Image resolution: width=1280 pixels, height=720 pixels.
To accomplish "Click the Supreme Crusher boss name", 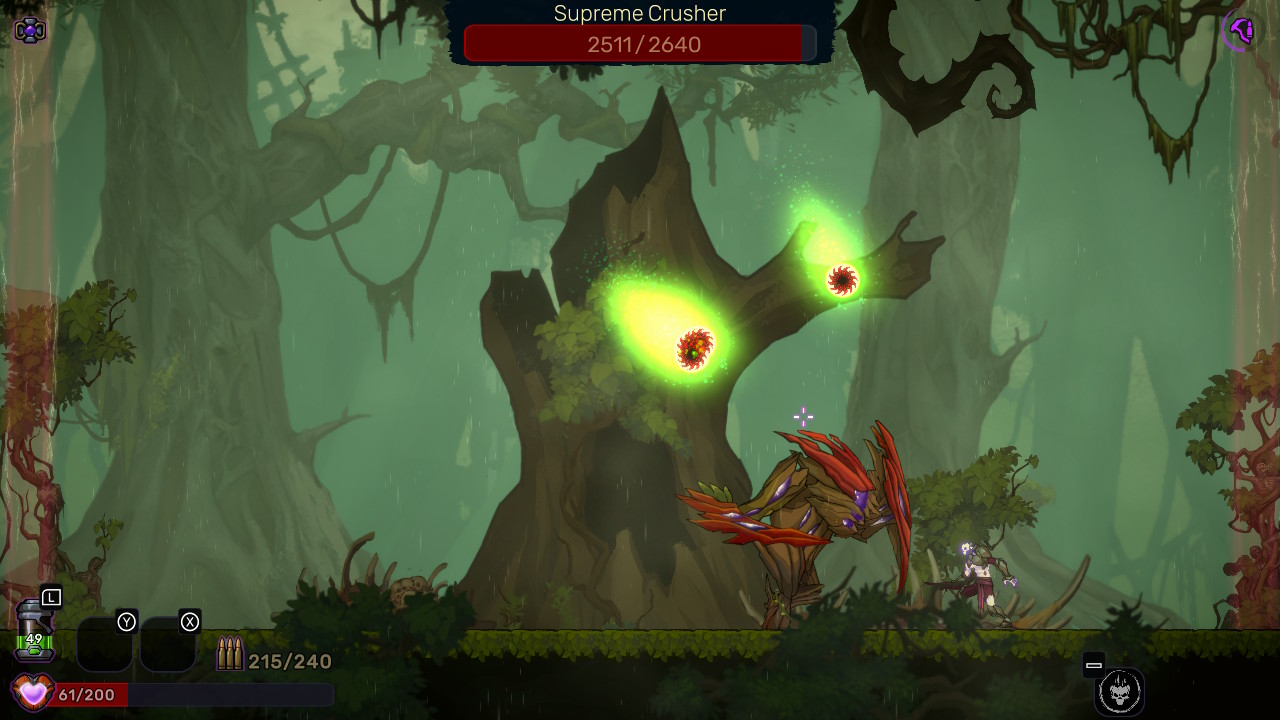I will (x=639, y=13).
